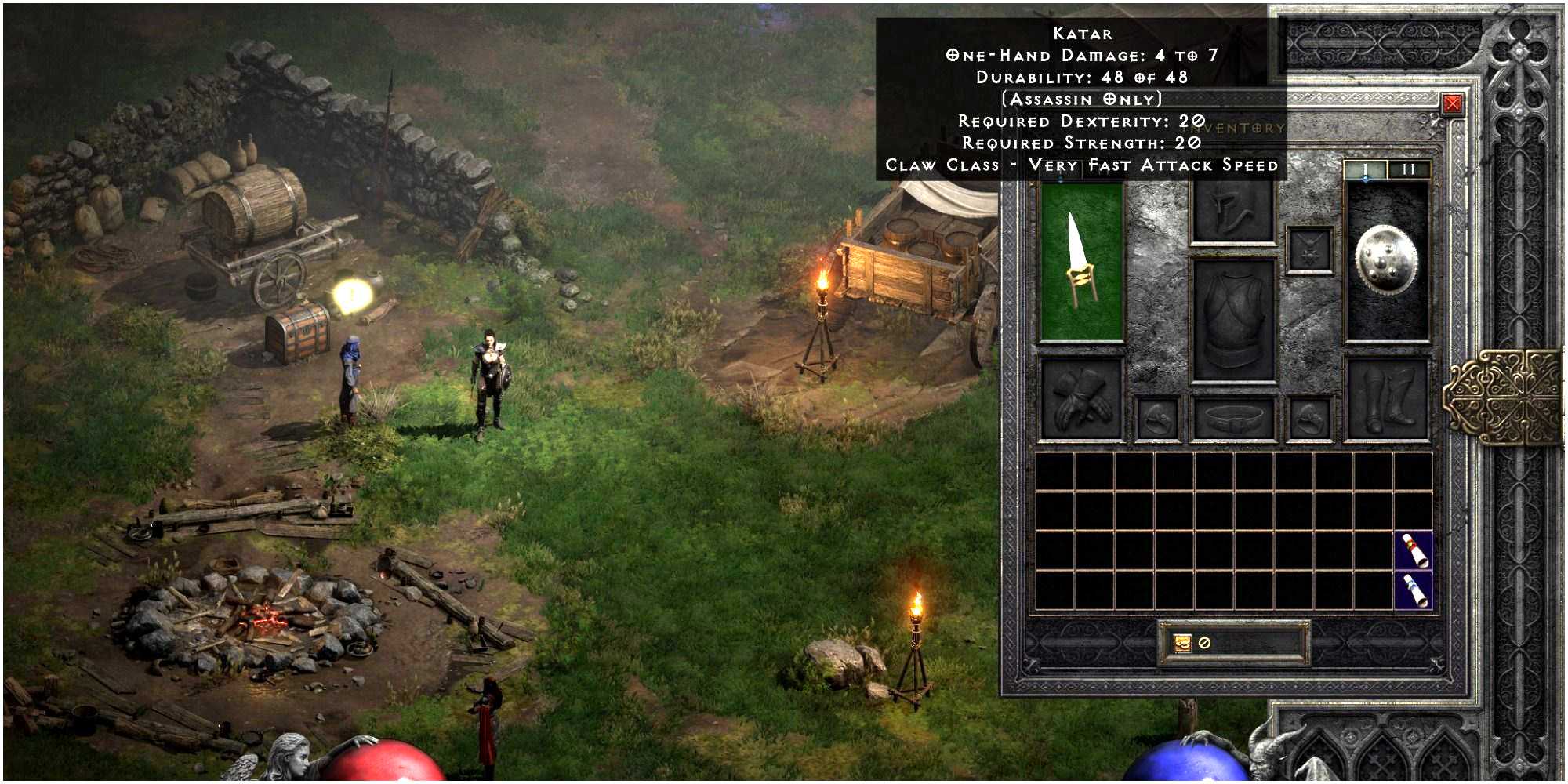Select the empty body armor slot

(x=1232, y=320)
